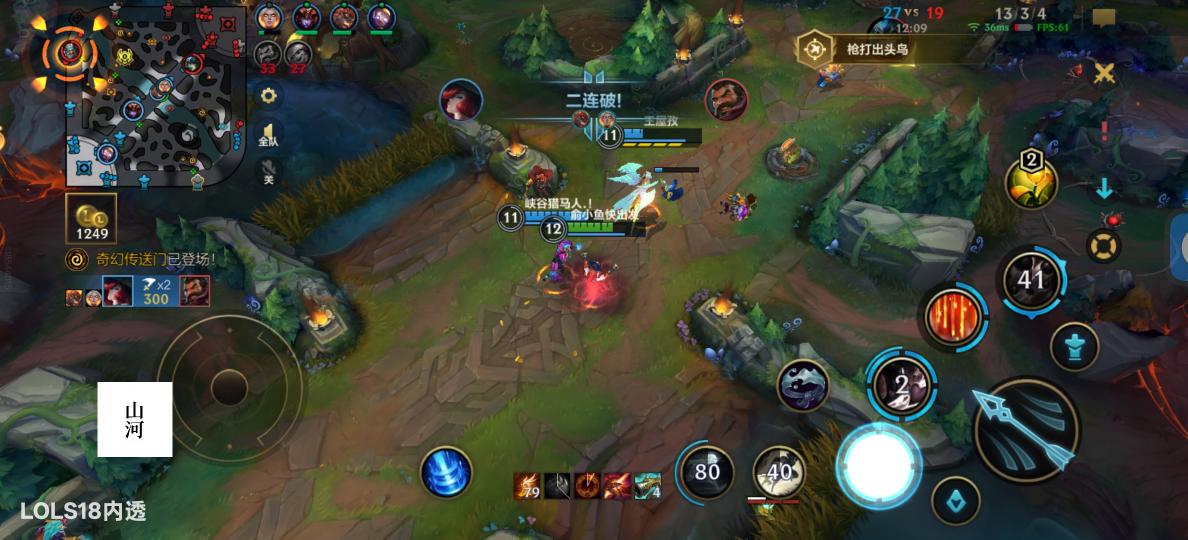Tap the ability on 41 cooldown

tap(1031, 279)
